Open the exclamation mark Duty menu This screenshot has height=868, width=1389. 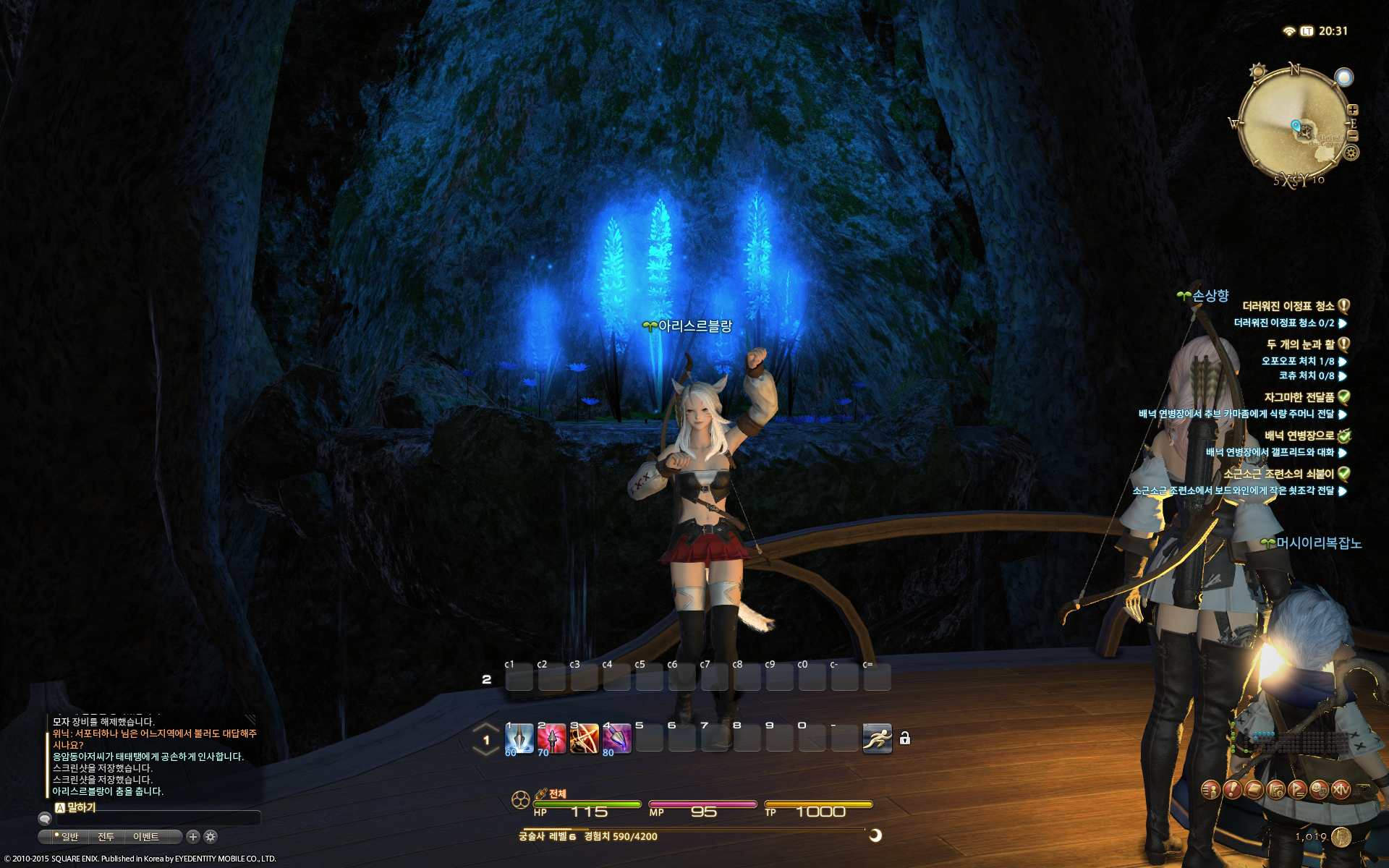pos(1232,790)
